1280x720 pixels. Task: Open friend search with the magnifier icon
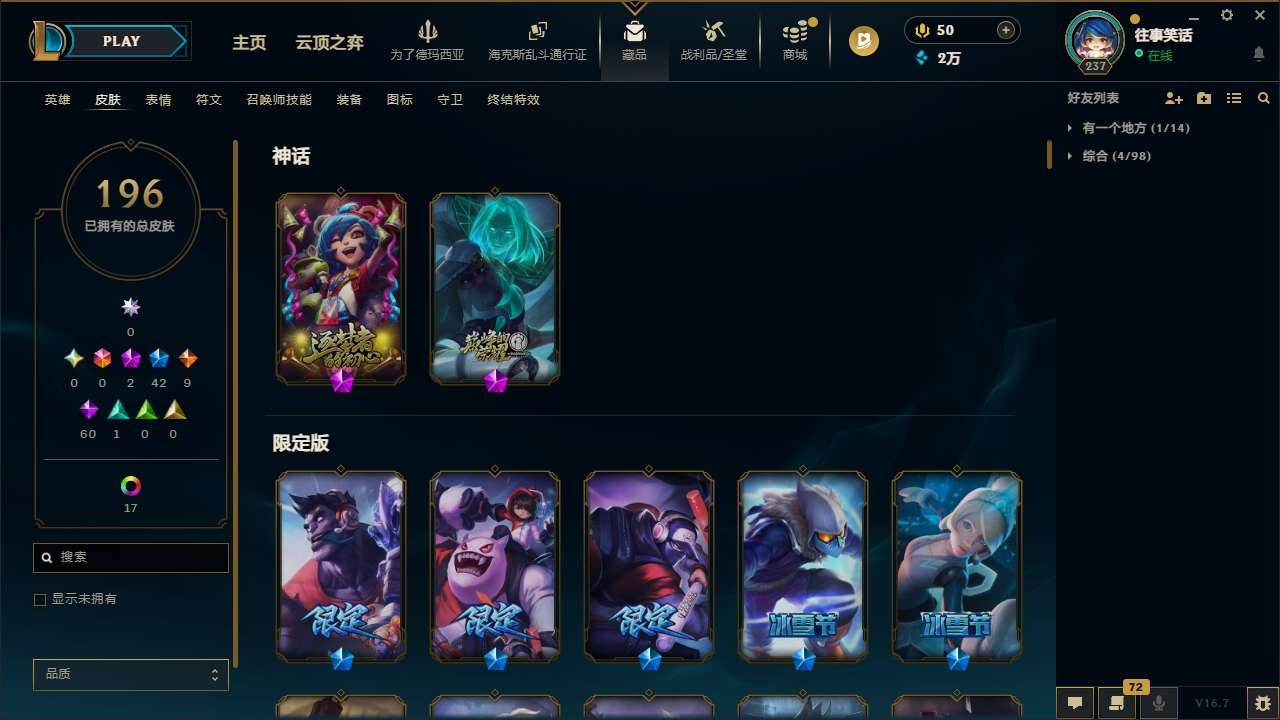click(x=1264, y=98)
